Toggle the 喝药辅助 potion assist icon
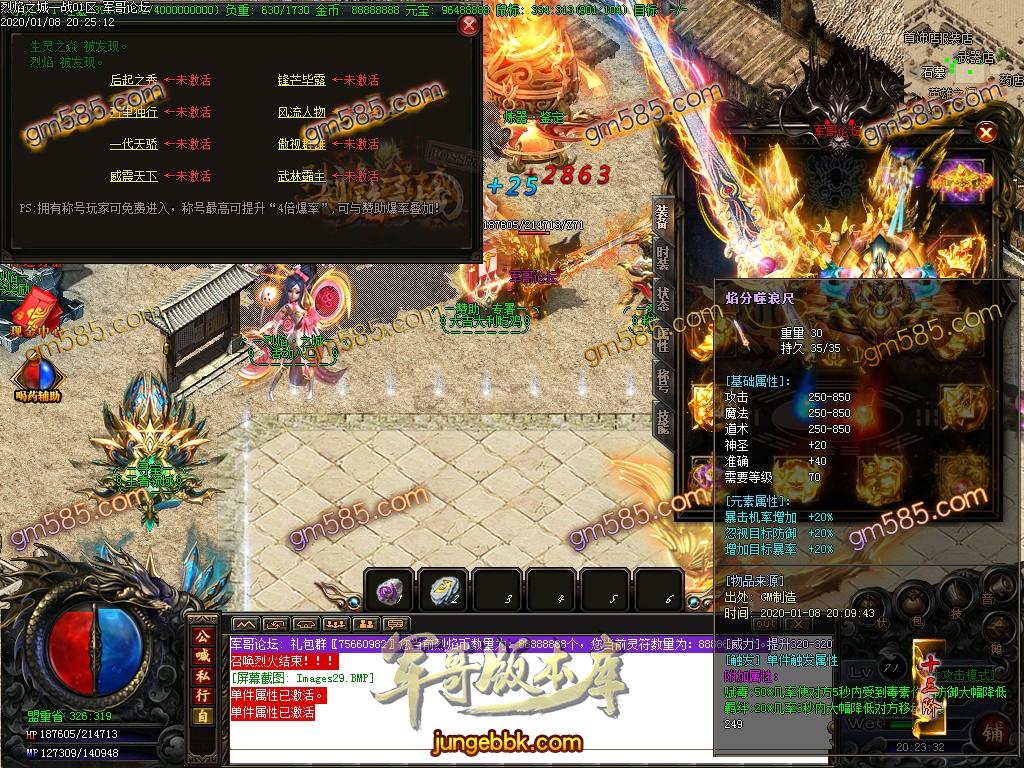 pos(37,378)
